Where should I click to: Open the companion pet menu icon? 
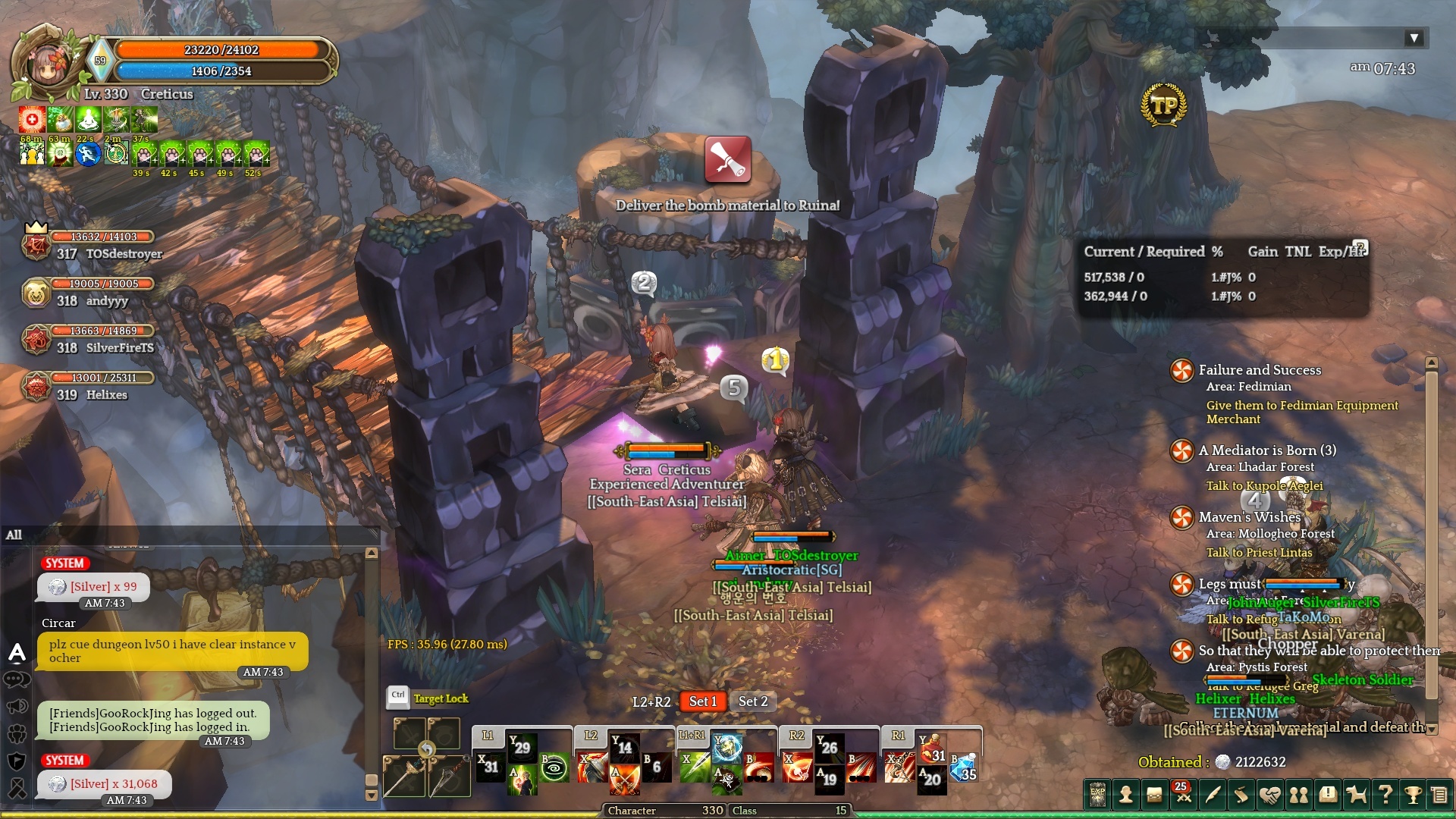click(x=1356, y=795)
